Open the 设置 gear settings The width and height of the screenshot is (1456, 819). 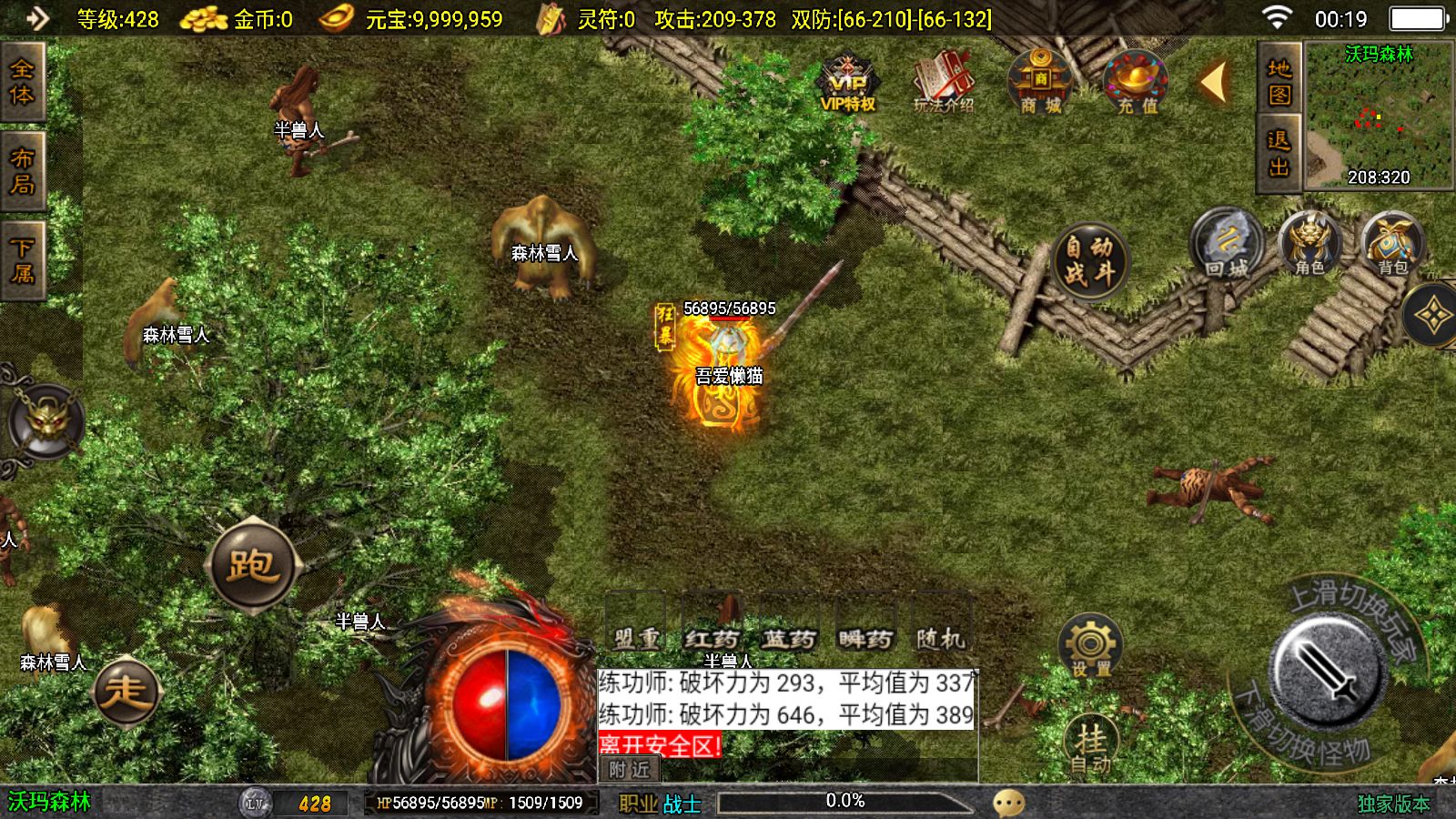1090,647
